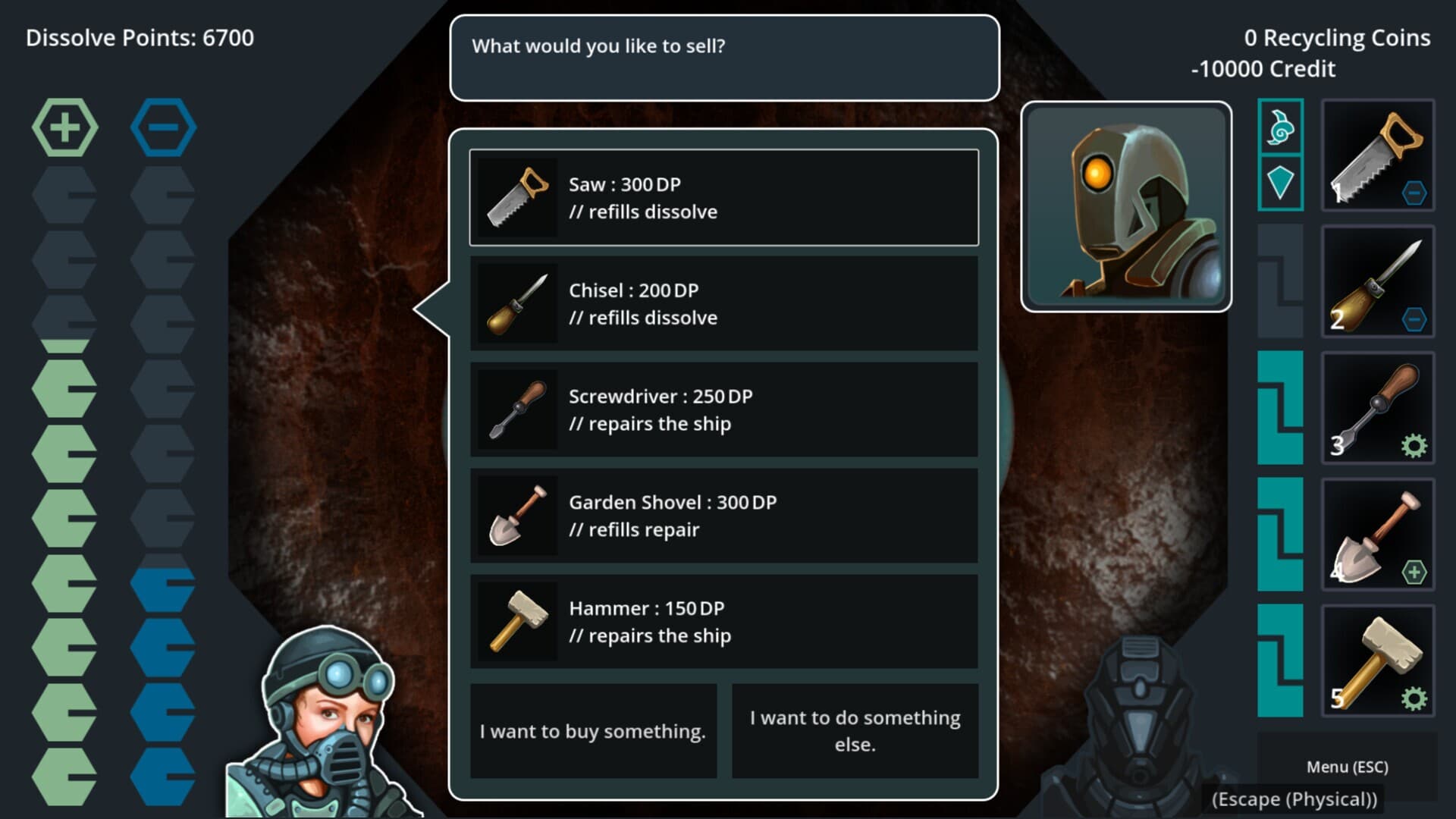Click the green plus hexagon icon
Image resolution: width=1456 pixels, height=819 pixels.
[64, 127]
